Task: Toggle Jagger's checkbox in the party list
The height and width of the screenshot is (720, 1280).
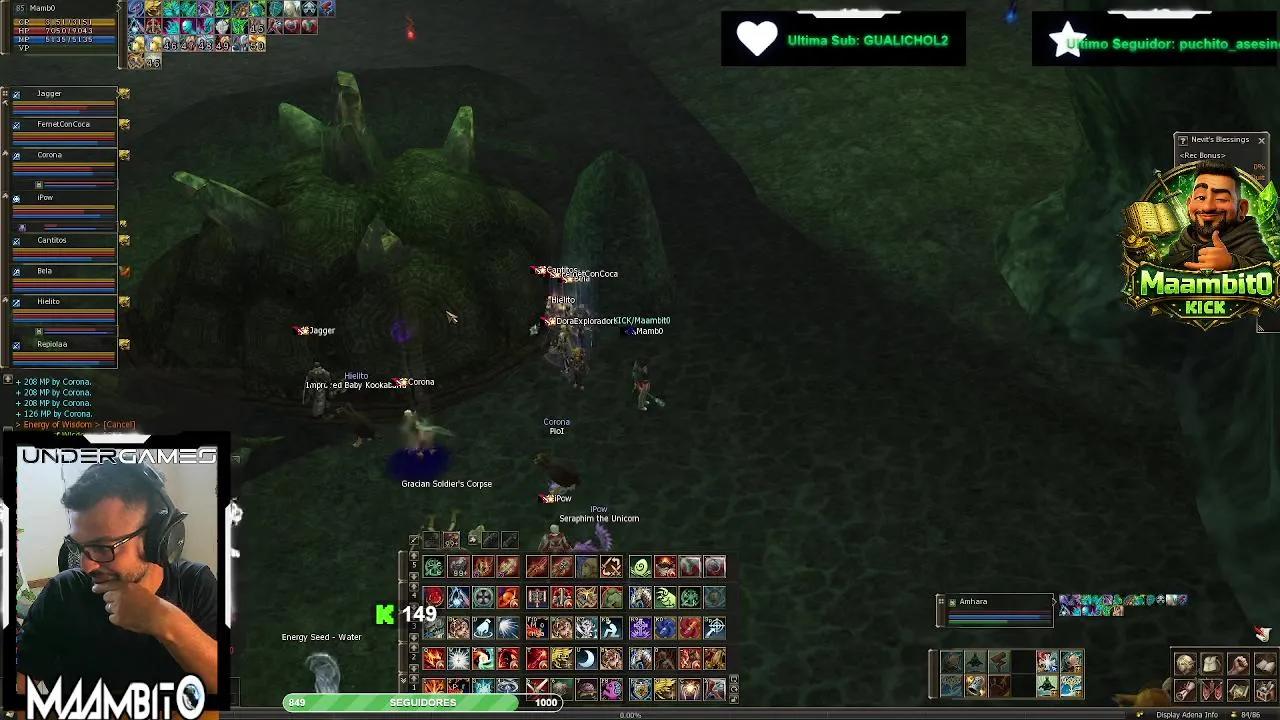Action: point(16,95)
